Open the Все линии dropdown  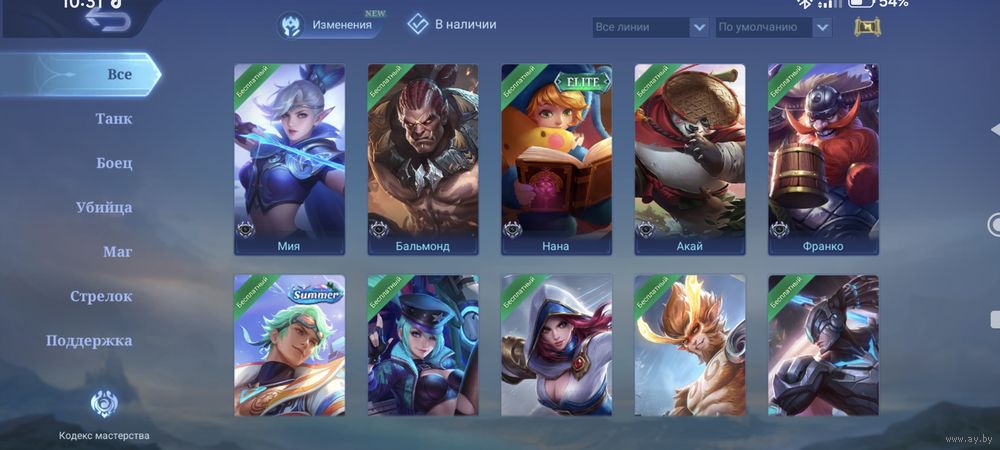pos(650,27)
